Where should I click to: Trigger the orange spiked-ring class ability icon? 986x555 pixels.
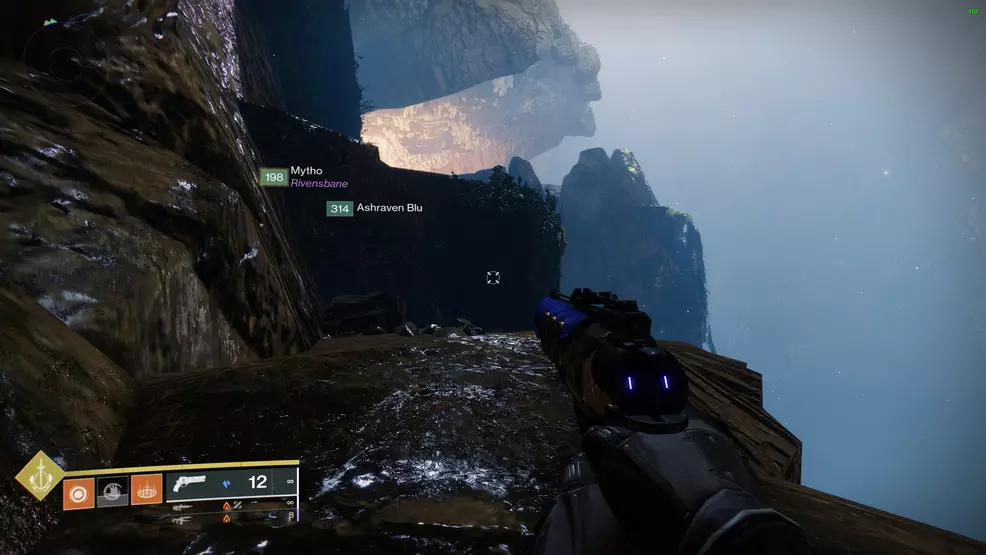(x=146, y=491)
